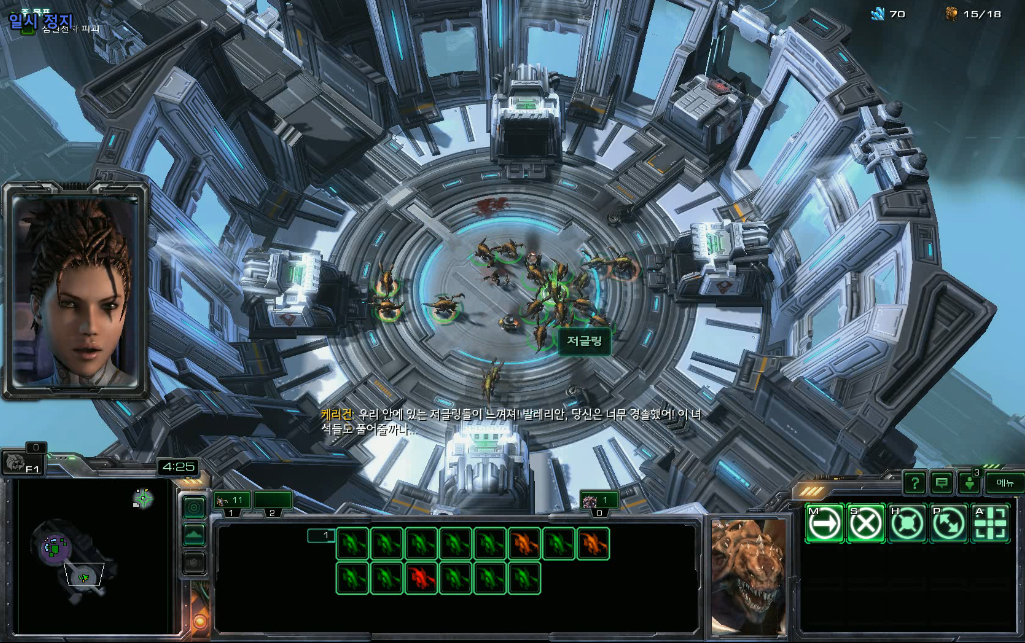
Task: Select the empty control group 2 tab
Action: coord(272,499)
